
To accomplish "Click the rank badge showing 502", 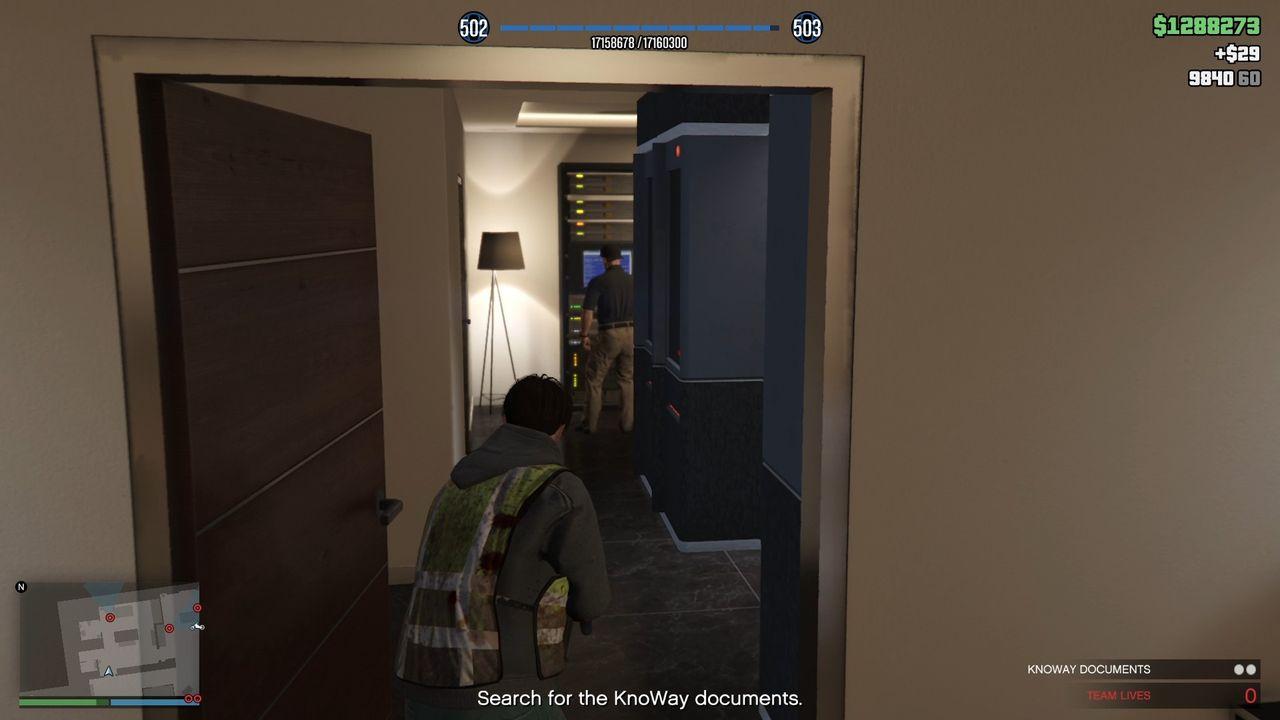I will (473, 28).
